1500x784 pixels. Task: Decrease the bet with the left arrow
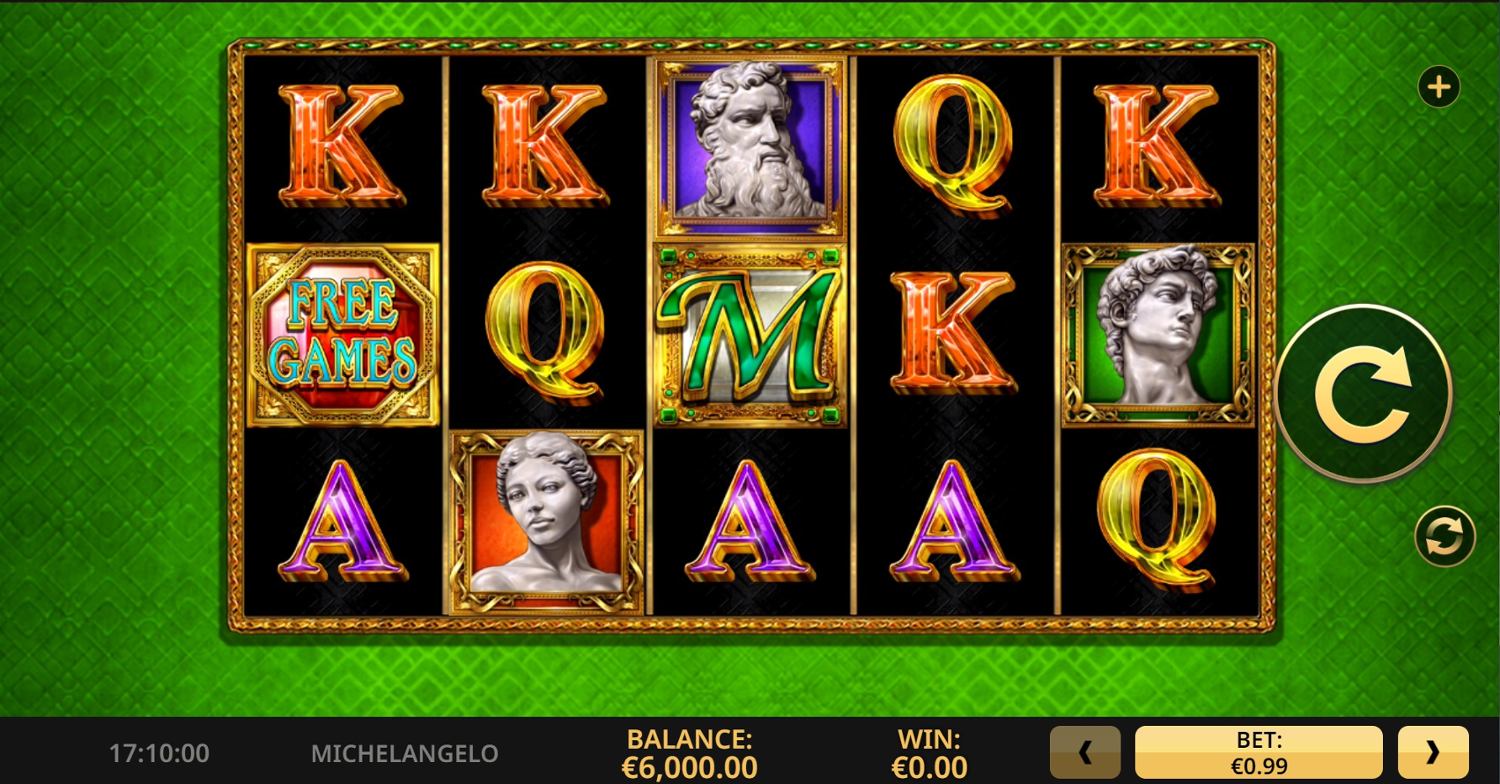tap(1085, 752)
